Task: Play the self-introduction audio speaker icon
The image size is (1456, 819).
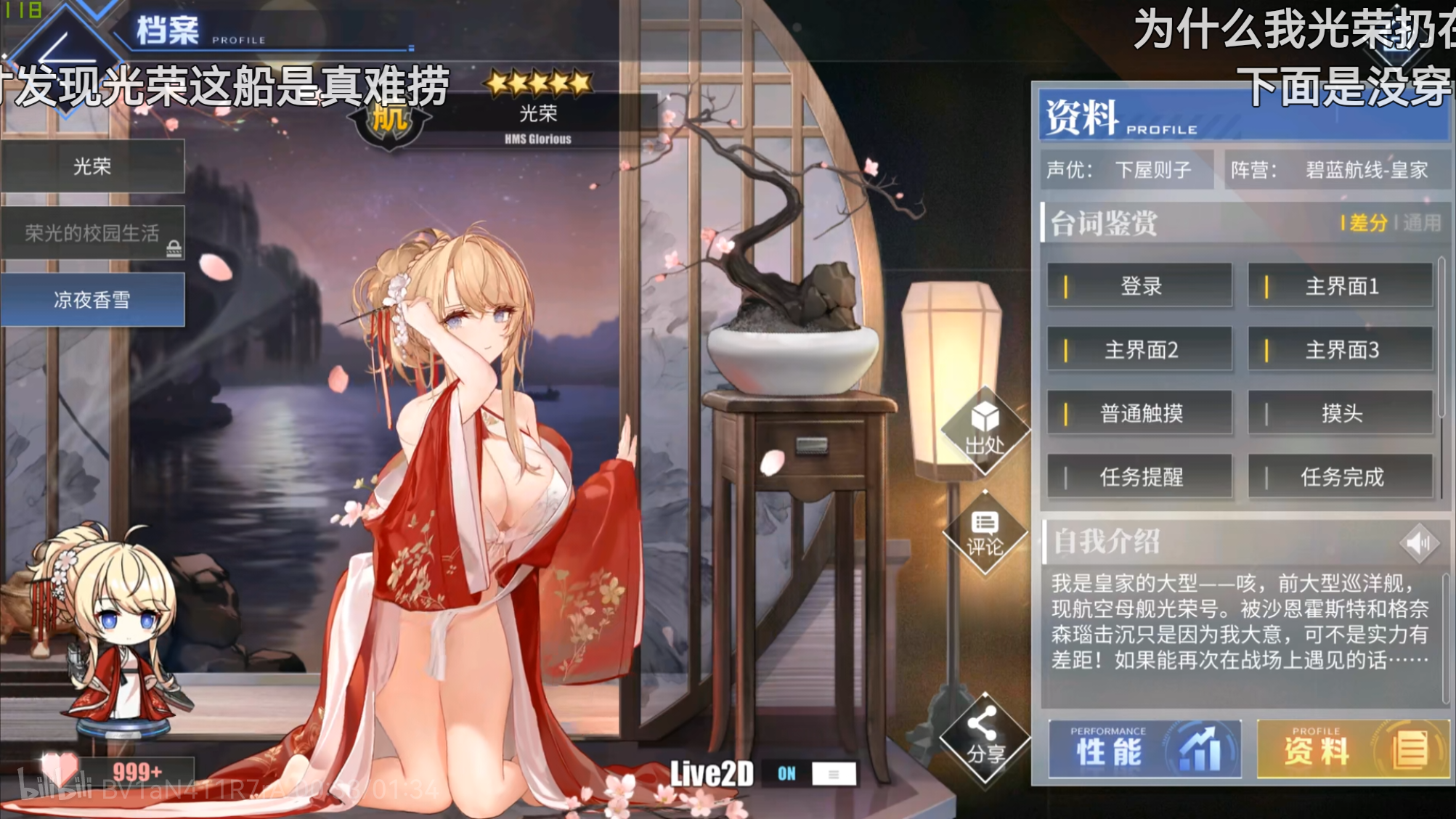Action: pos(1418,542)
